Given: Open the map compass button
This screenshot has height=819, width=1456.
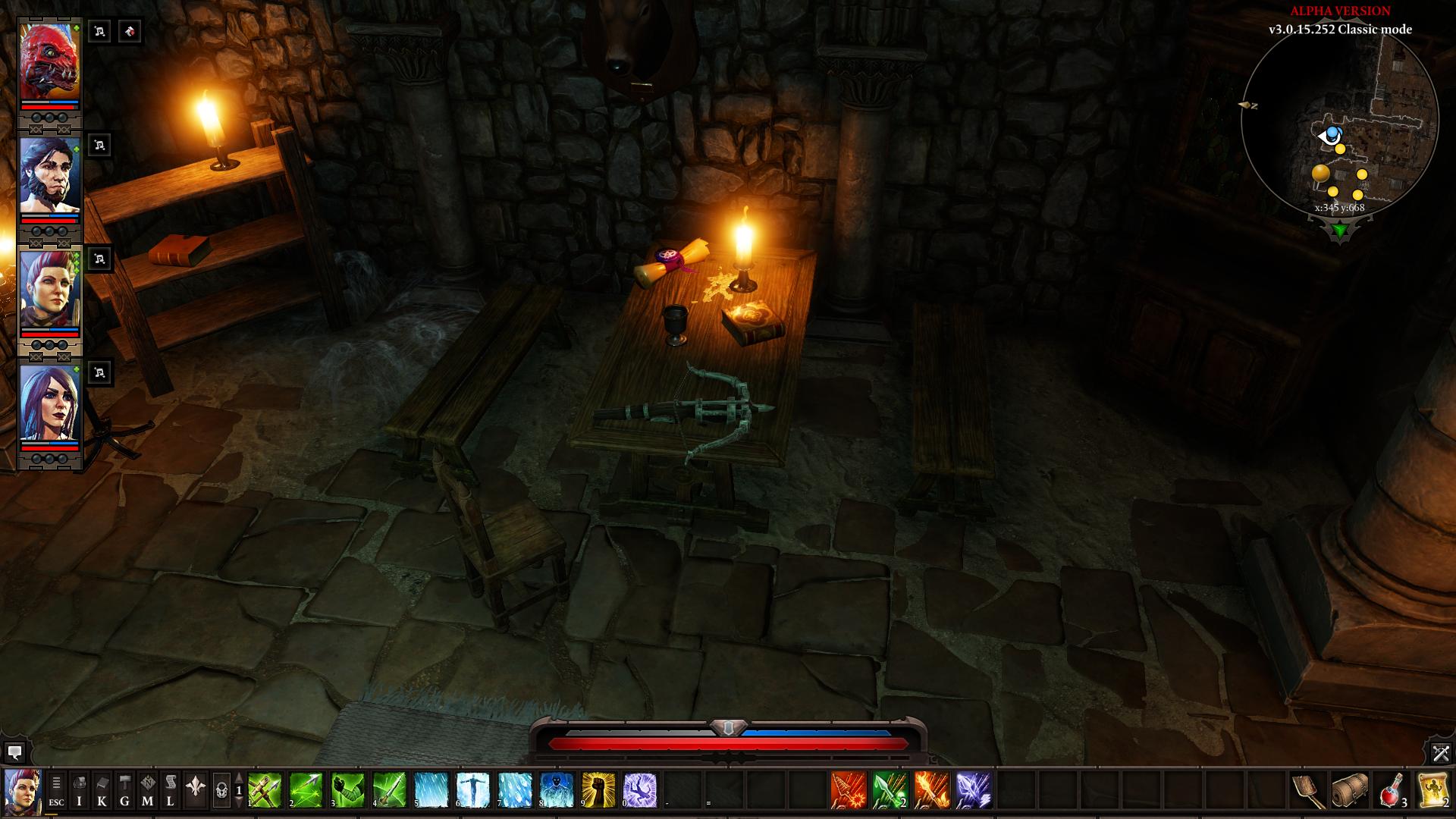Looking at the screenshot, I should tap(148, 791).
